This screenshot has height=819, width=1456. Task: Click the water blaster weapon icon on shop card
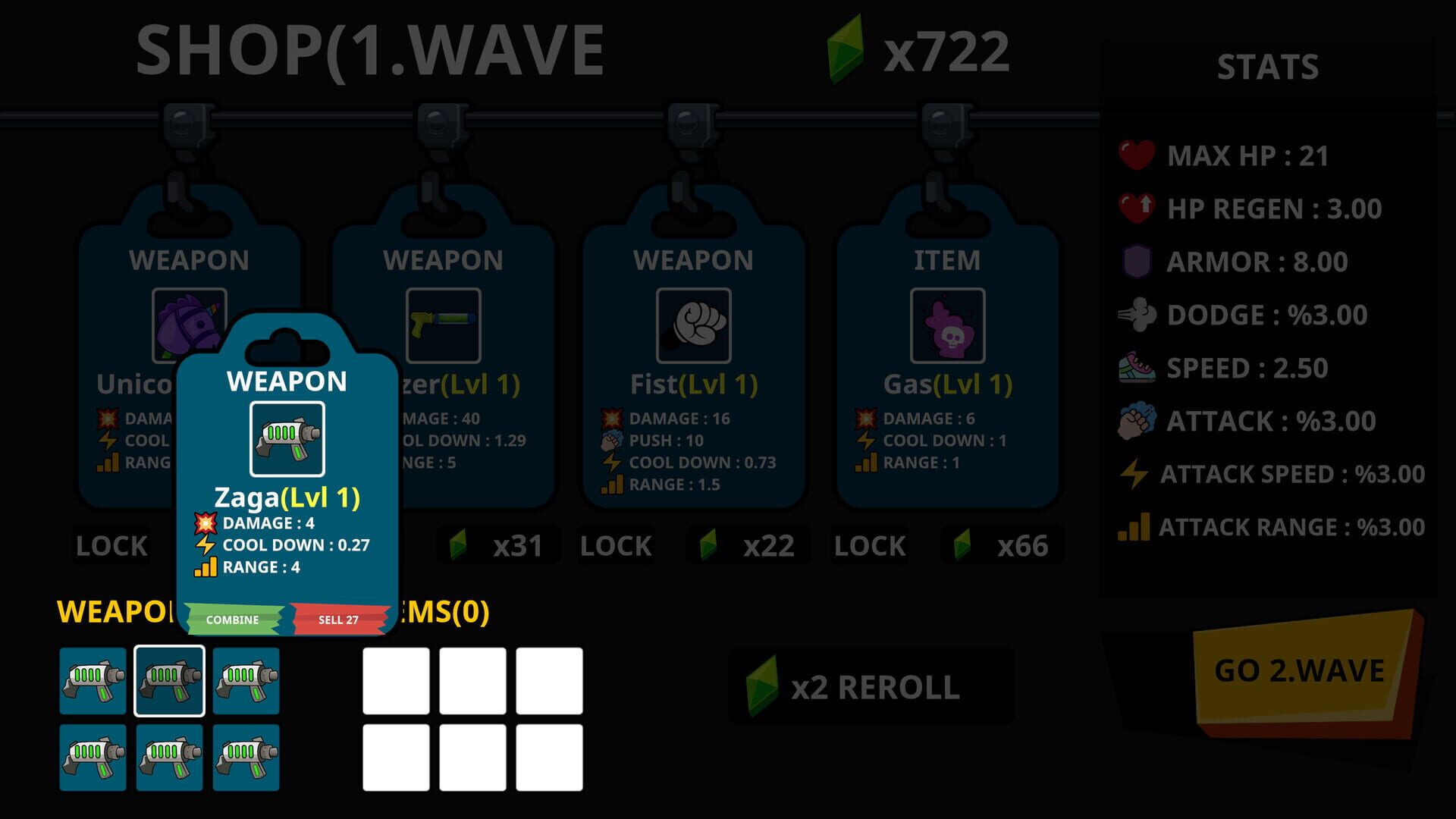(444, 326)
